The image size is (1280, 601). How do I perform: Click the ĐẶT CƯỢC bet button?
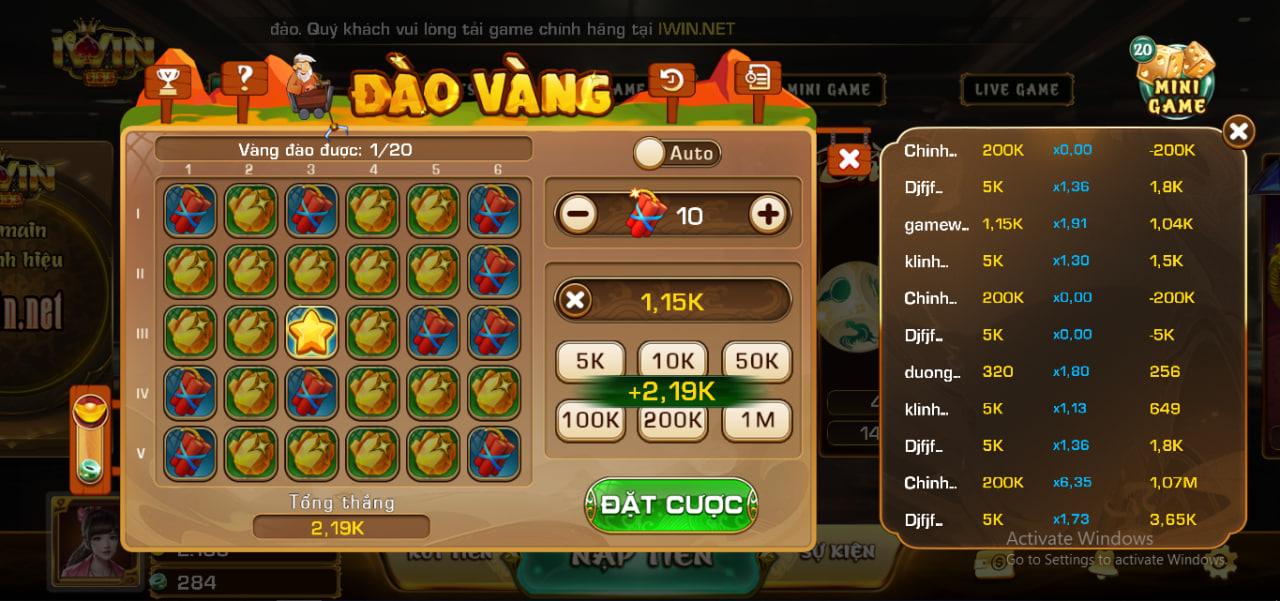click(x=671, y=505)
